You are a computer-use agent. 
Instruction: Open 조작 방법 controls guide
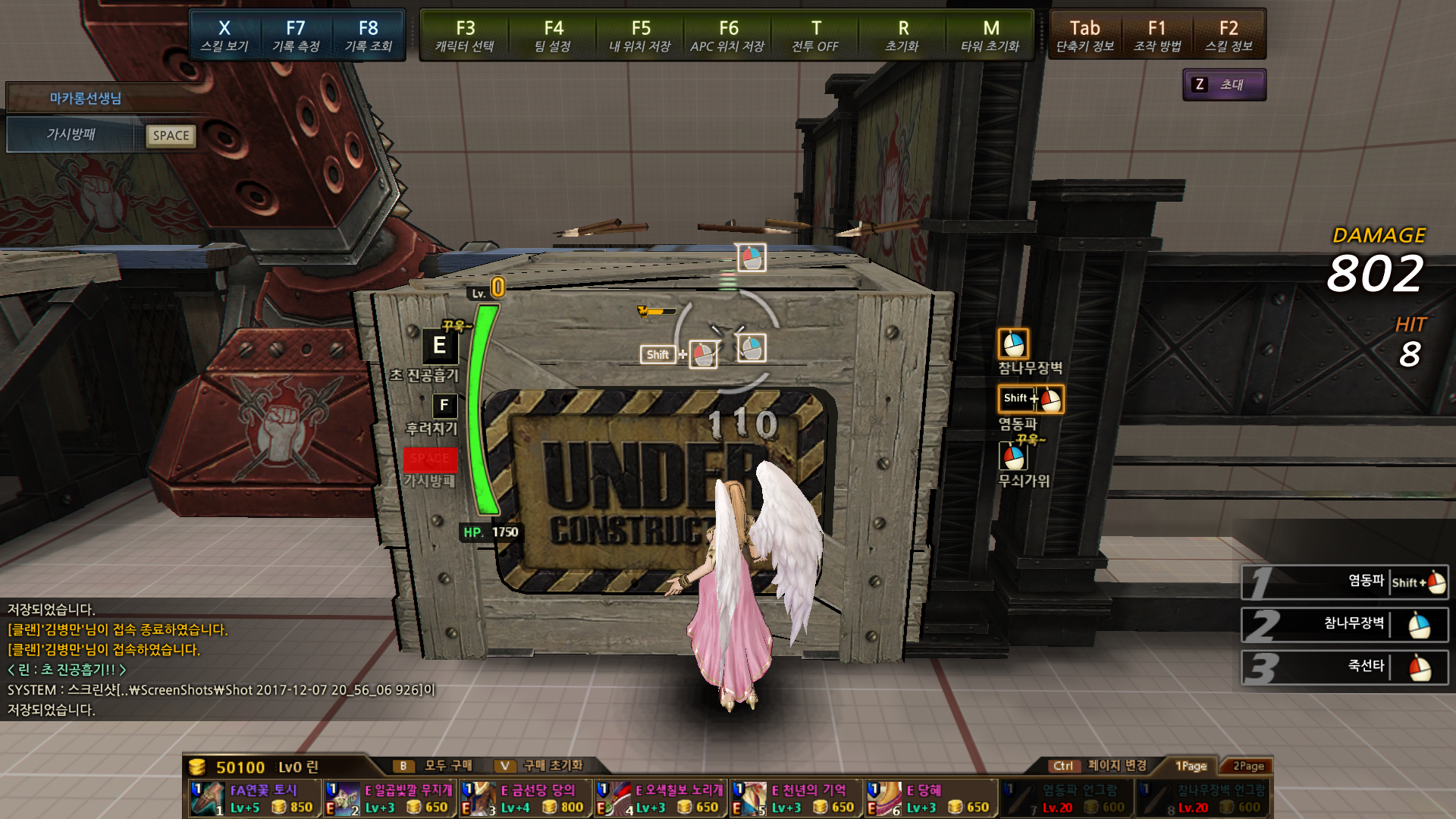(x=1157, y=36)
